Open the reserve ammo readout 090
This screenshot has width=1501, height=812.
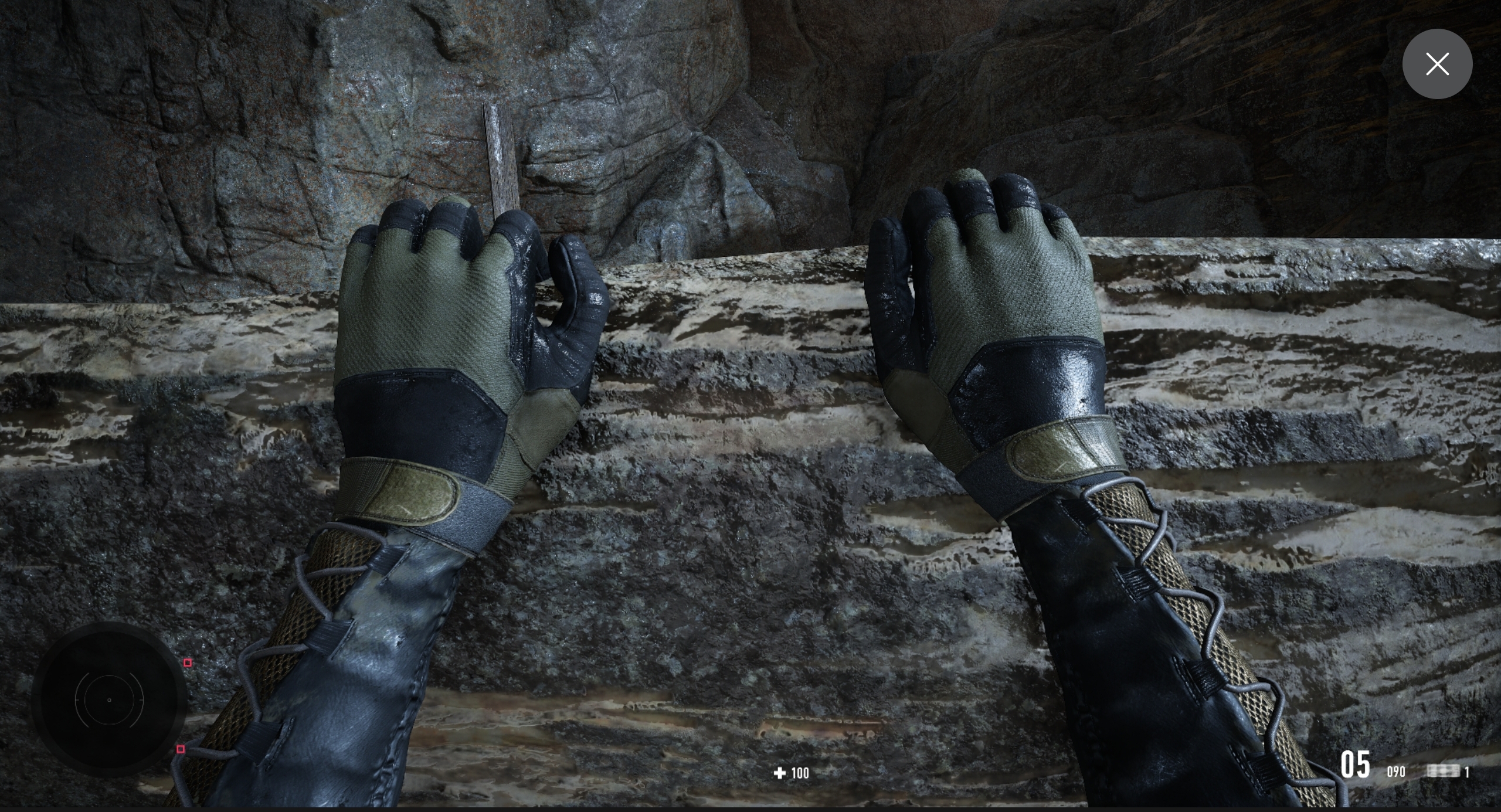pos(1396,772)
